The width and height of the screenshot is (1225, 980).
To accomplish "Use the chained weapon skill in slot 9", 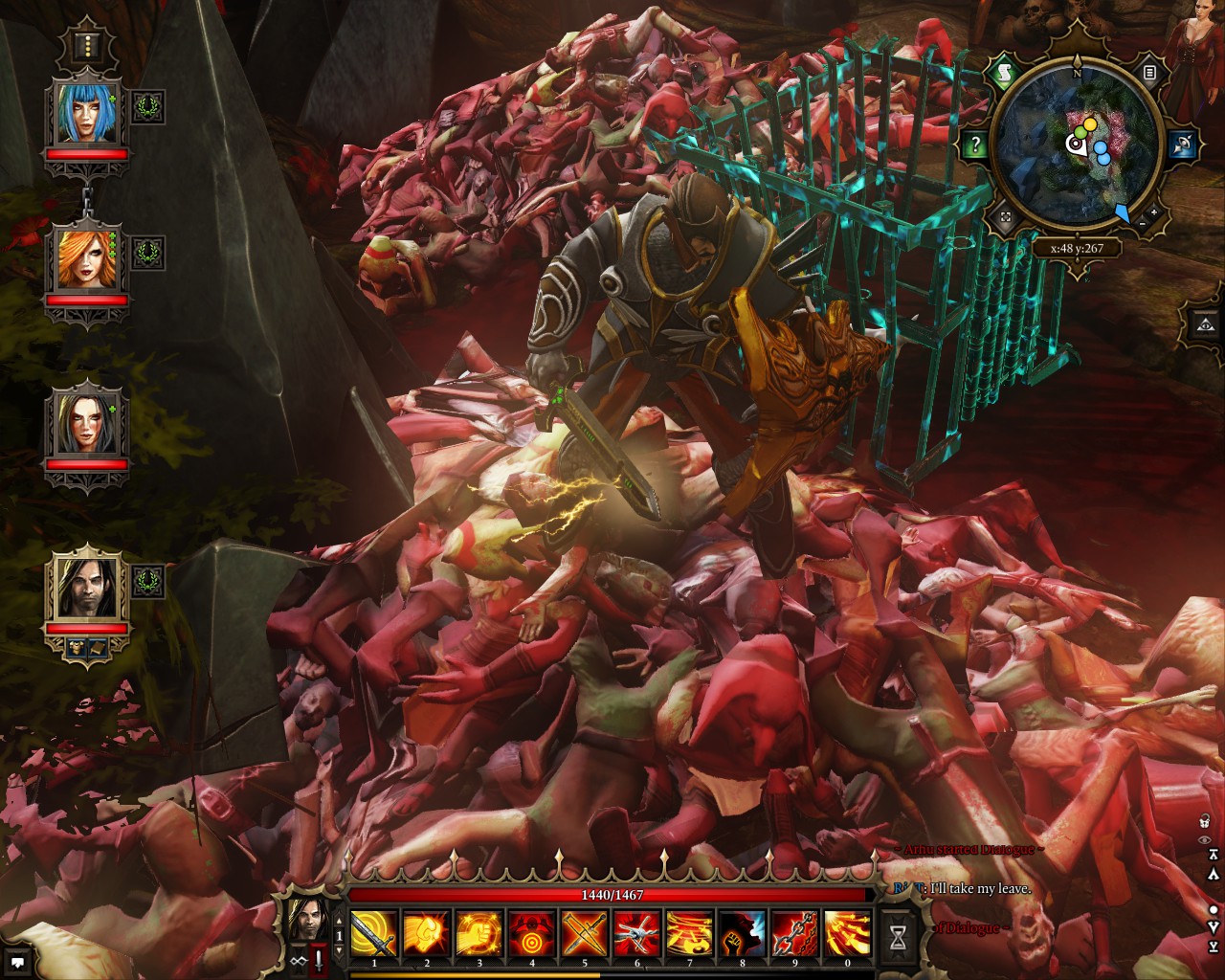I will (x=795, y=933).
